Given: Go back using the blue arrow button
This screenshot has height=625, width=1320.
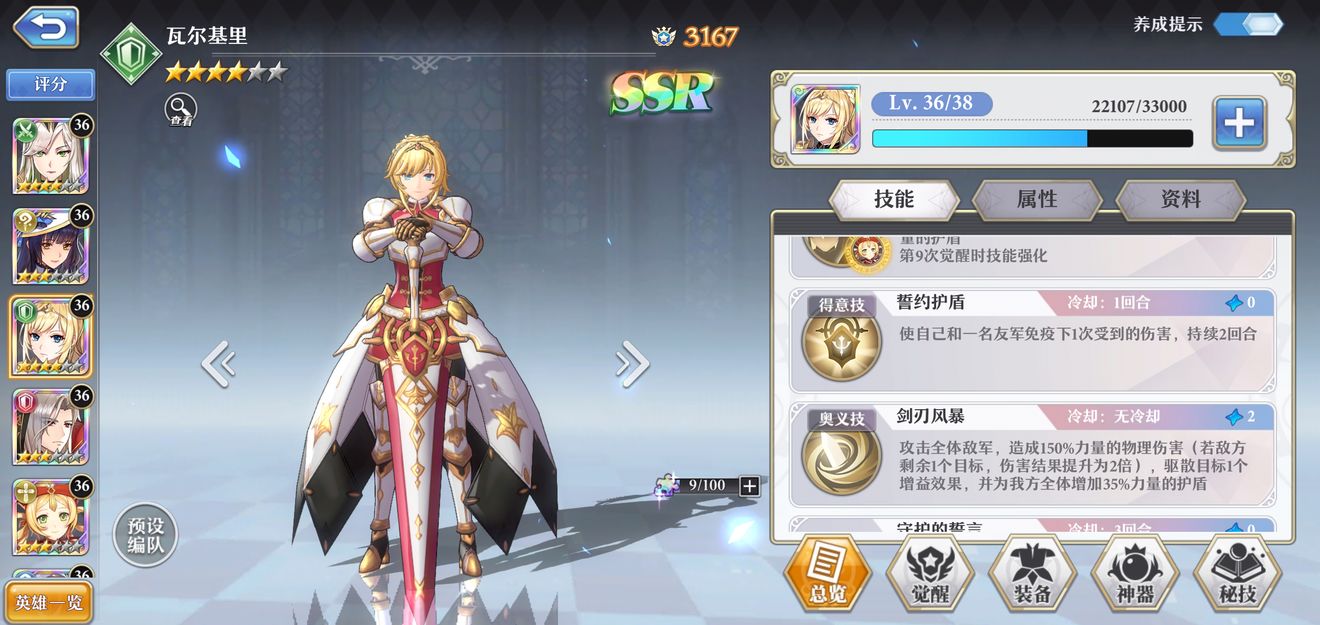Looking at the screenshot, I should [45, 27].
